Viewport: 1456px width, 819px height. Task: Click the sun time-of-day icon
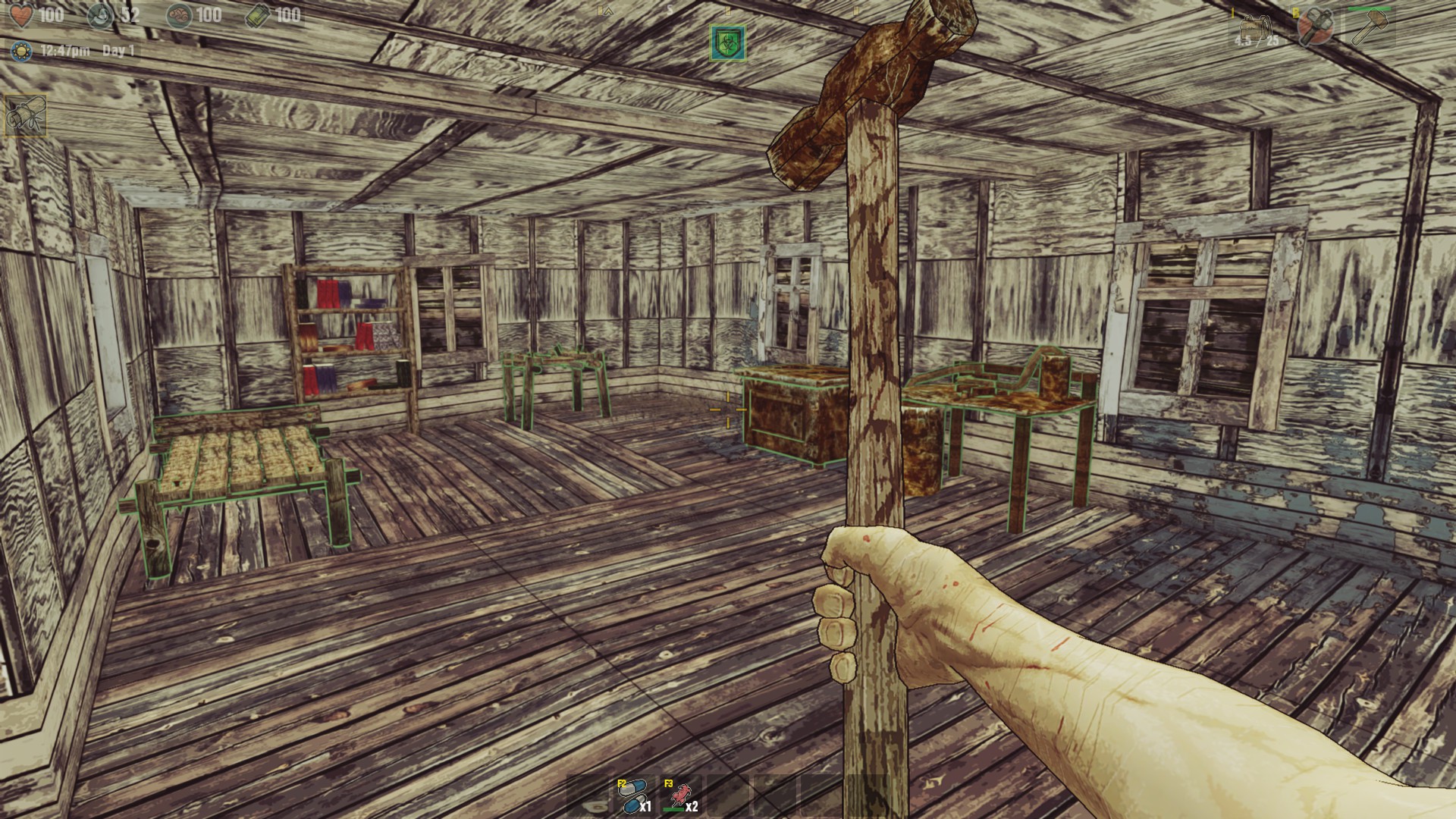(x=21, y=51)
